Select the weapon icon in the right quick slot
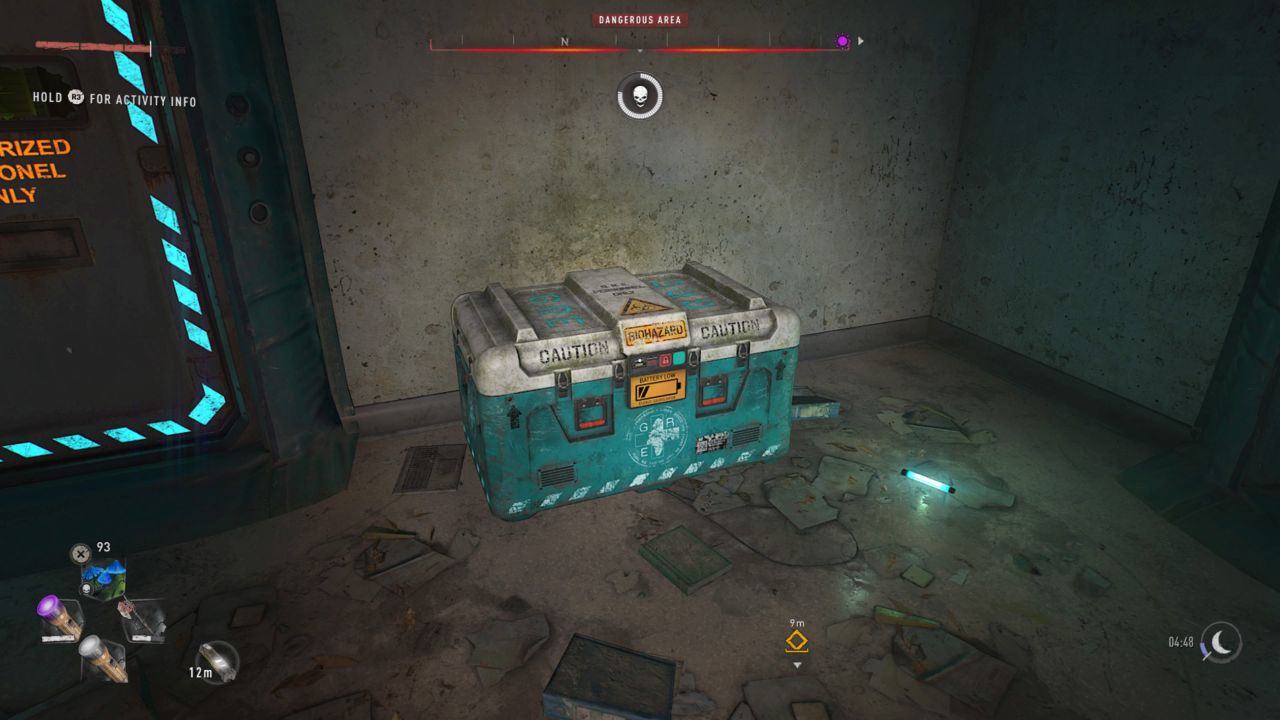The height and width of the screenshot is (720, 1280). pyautogui.click(x=142, y=620)
